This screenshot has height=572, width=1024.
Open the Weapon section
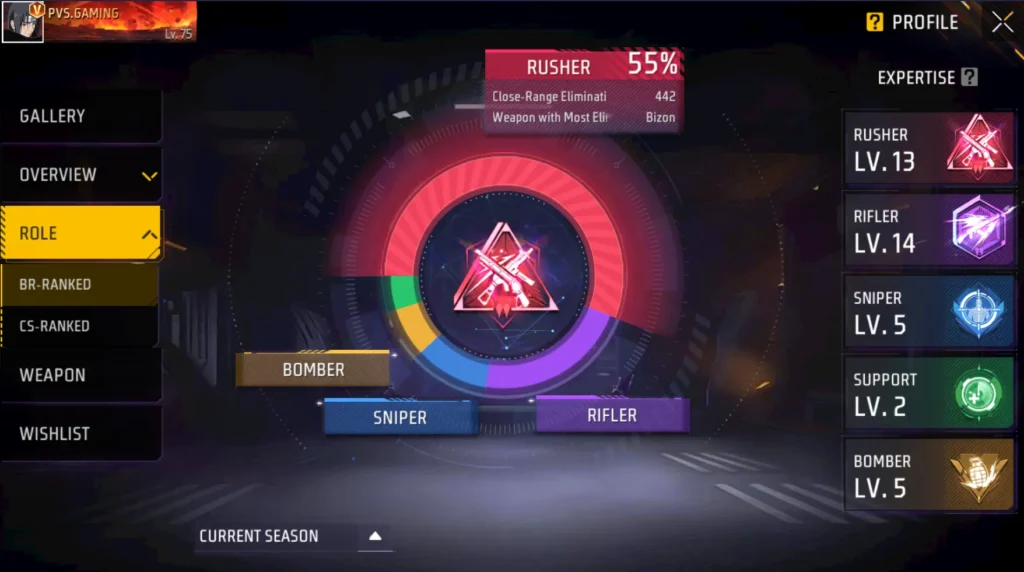click(80, 375)
